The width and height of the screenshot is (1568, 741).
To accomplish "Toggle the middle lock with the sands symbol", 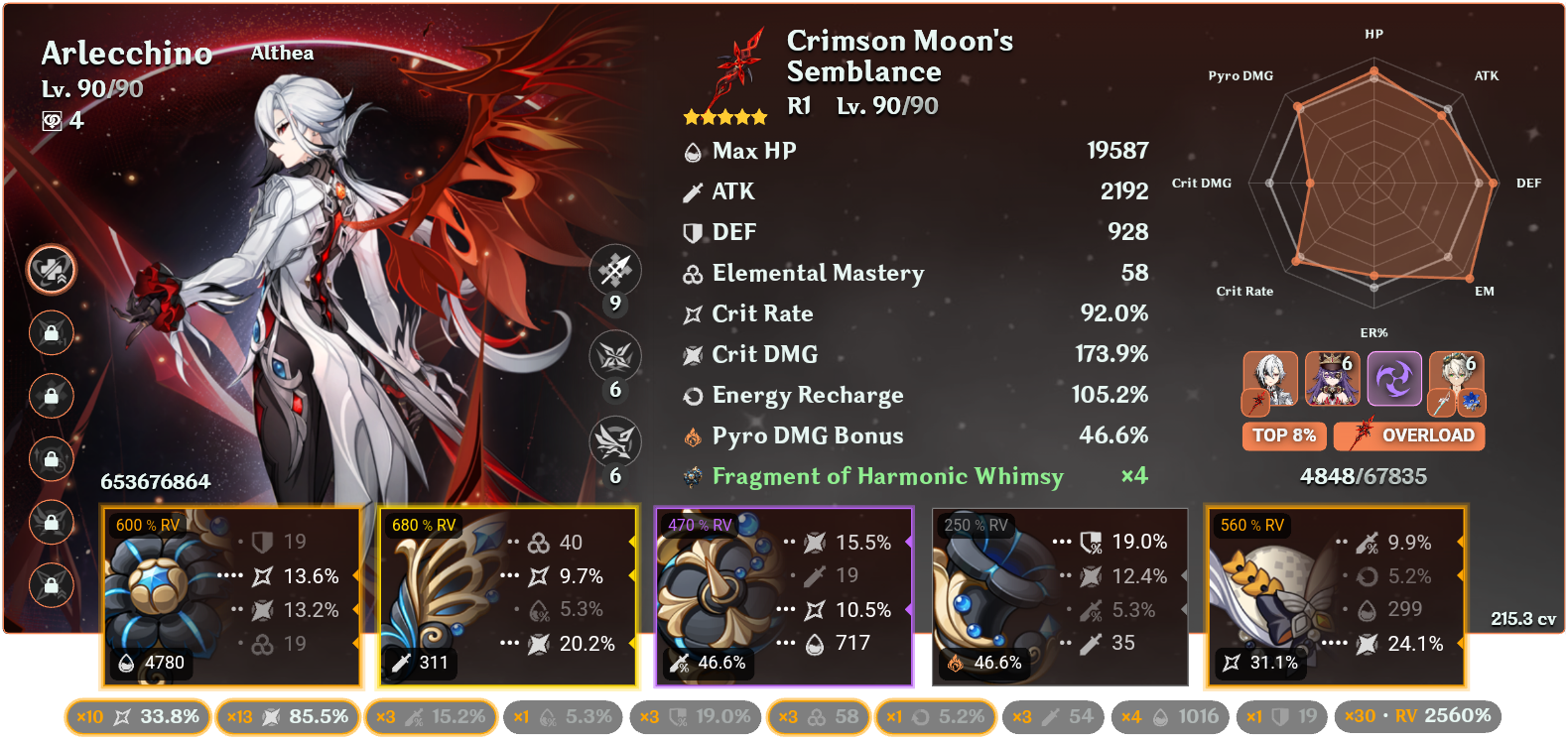I will pos(50,459).
